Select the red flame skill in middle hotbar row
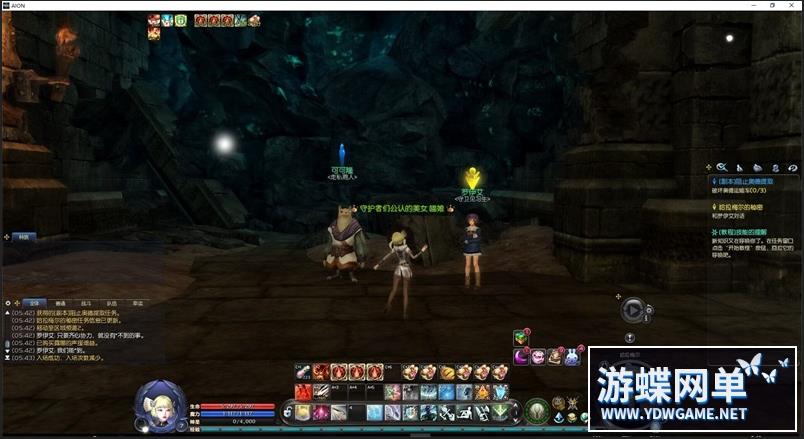The height and width of the screenshot is (439, 804). [303, 392]
